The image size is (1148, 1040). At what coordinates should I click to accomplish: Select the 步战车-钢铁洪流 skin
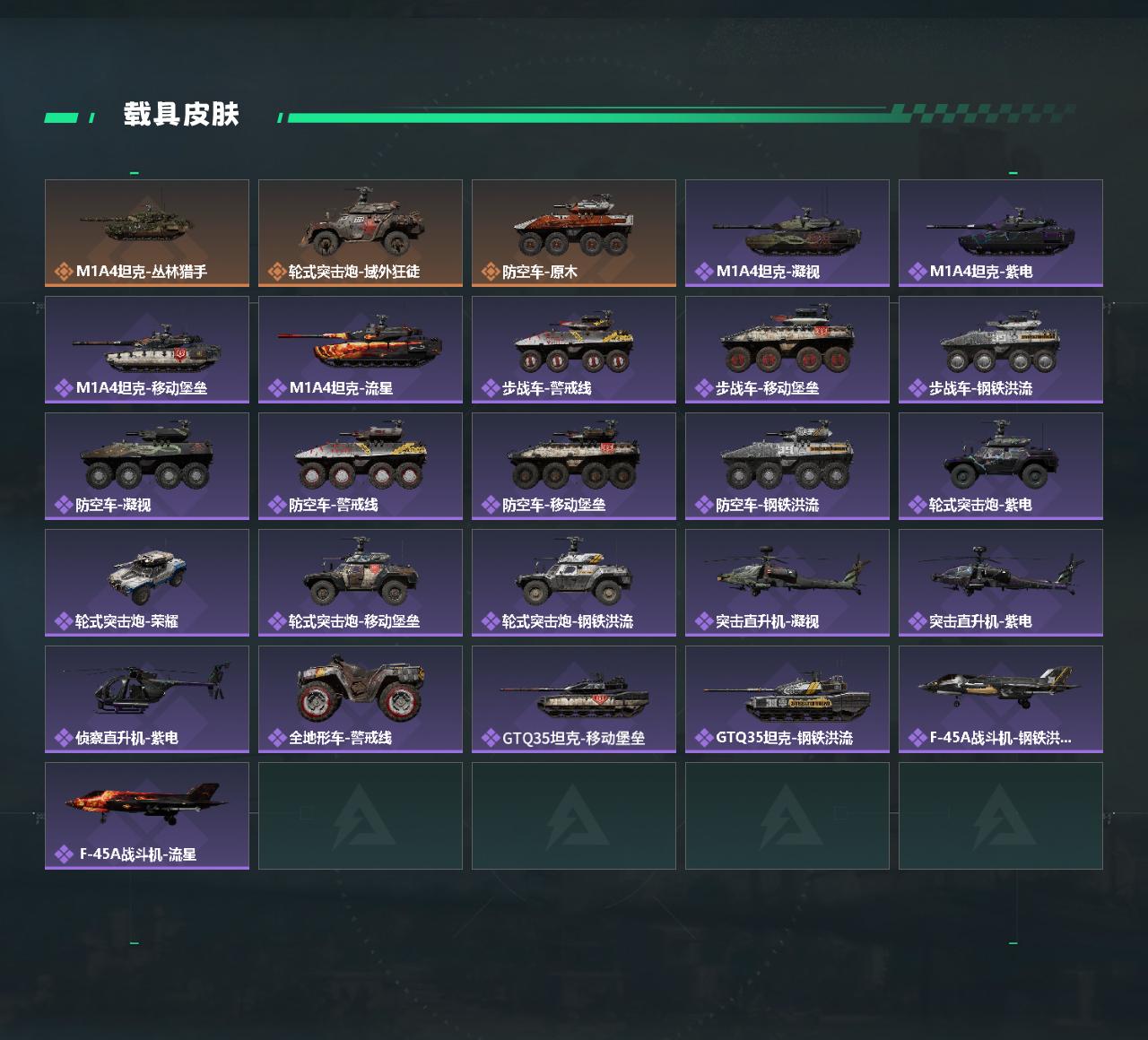pyautogui.click(x=1001, y=350)
